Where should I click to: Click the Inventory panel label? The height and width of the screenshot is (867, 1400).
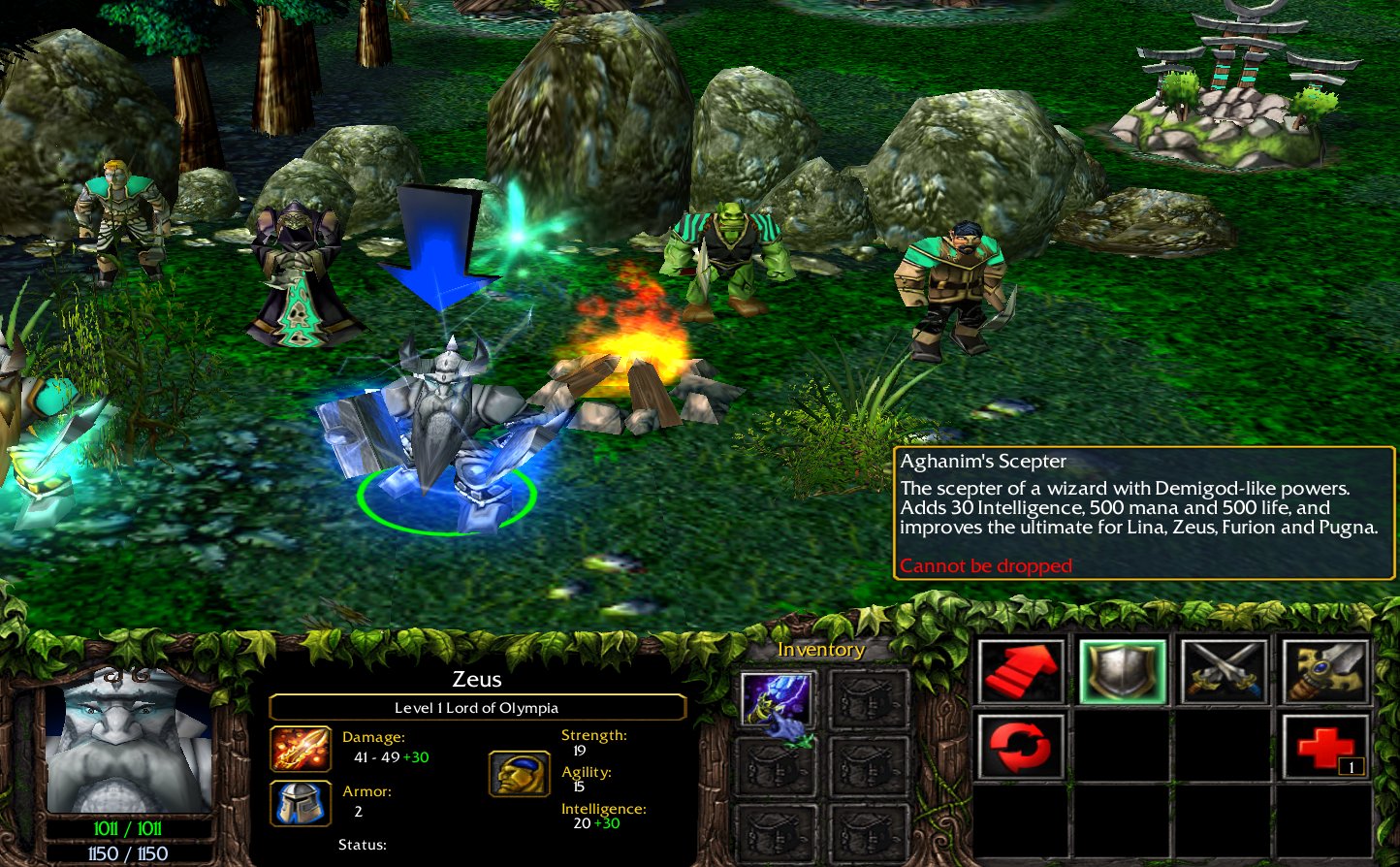point(821,650)
